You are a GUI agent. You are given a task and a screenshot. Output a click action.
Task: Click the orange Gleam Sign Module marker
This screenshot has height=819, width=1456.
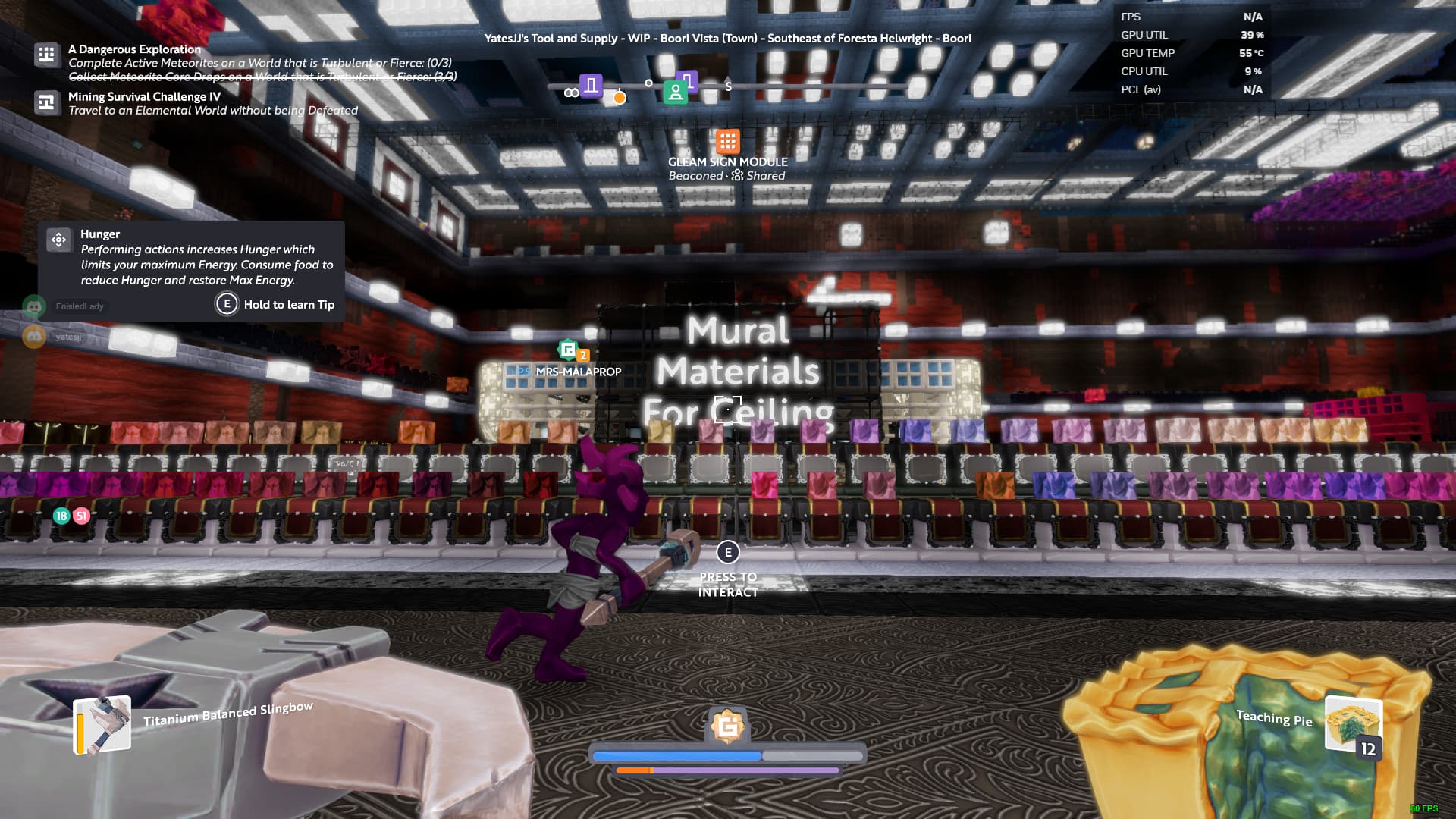pos(727,141)
